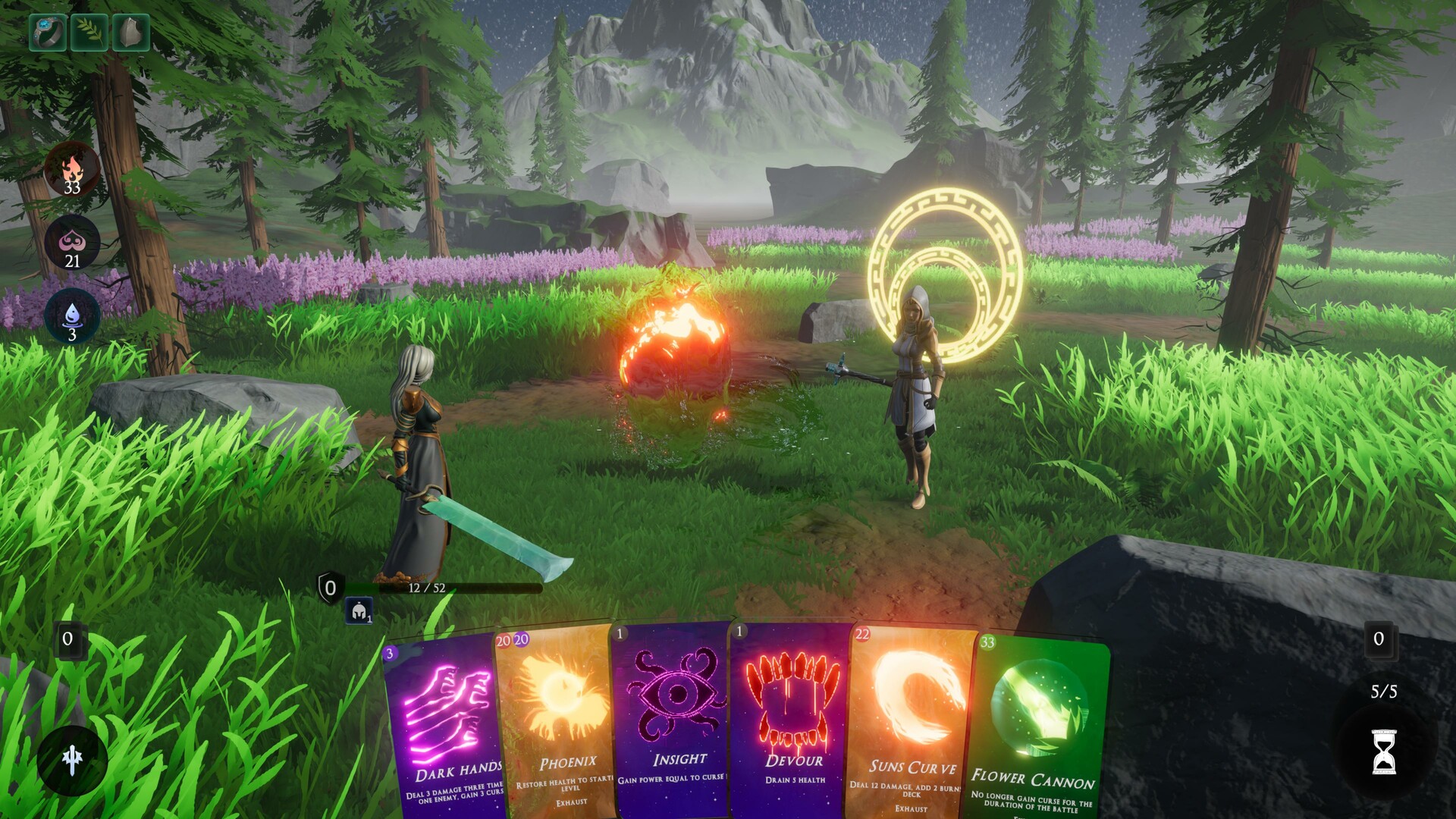Screen dimensions: 1456x819
Task: Open the fire resource counter showing 33
Action: coord(72,171)
